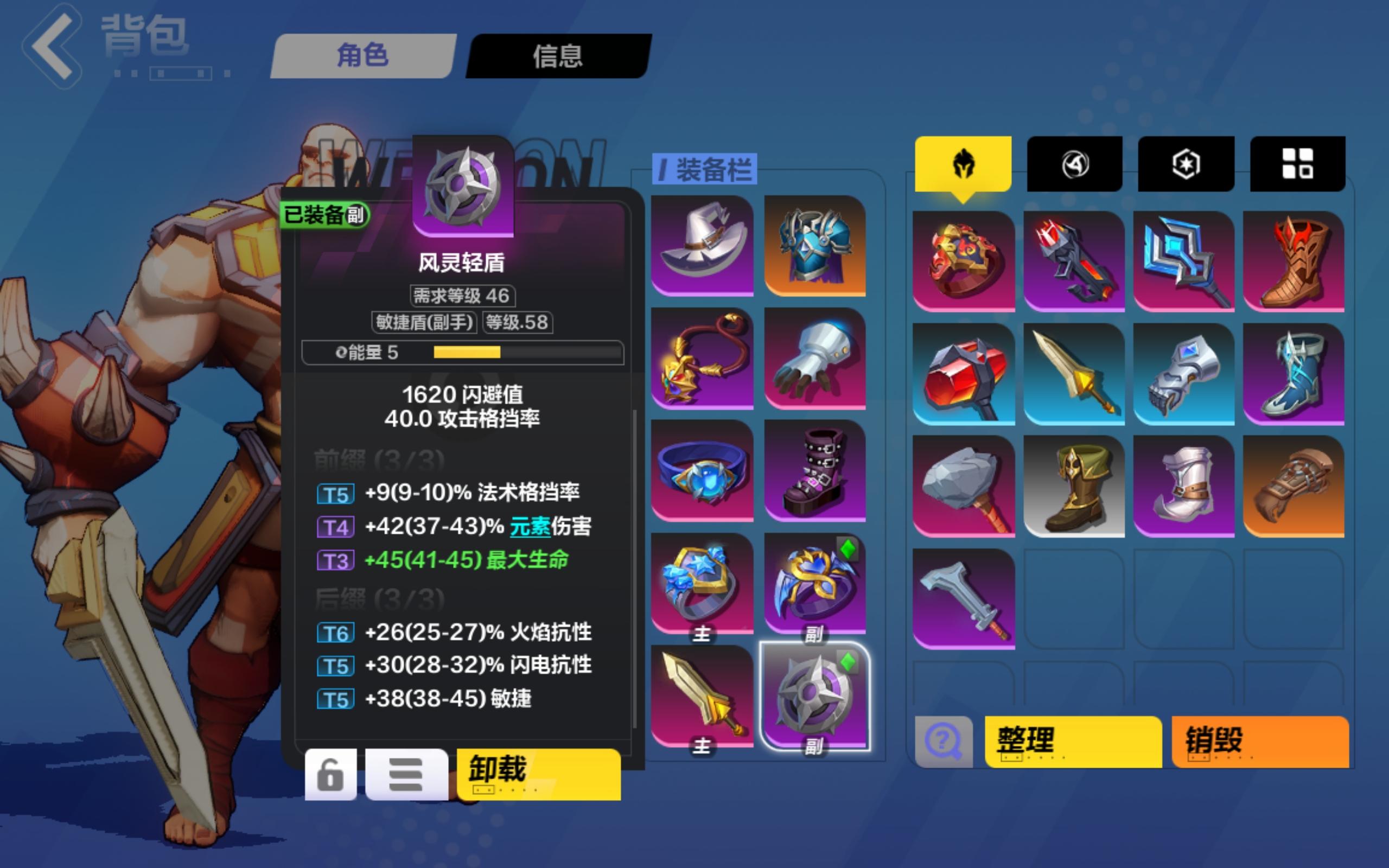
Task: Click the 销毁 destroy button
Action: pyautogui.click(x=1260, y=742)
